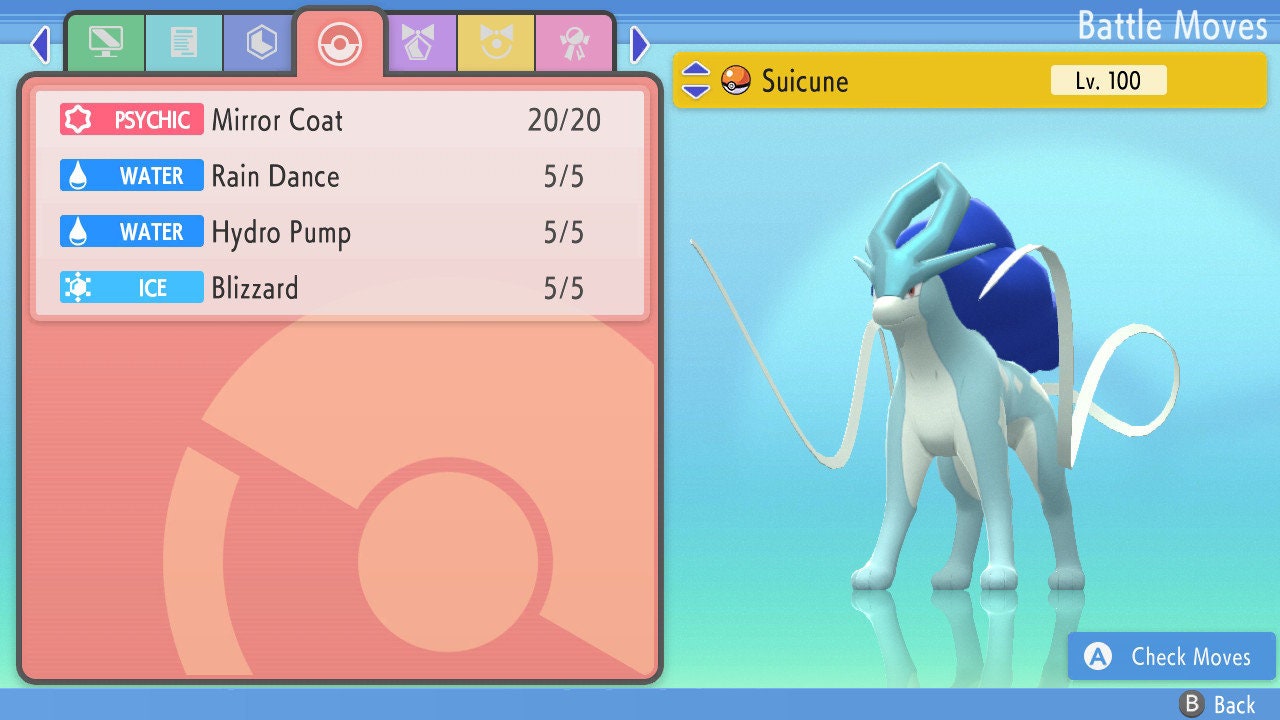Go to next tab with right arrow
This screenshot has width=1280, height=720.
pos(640,44)
